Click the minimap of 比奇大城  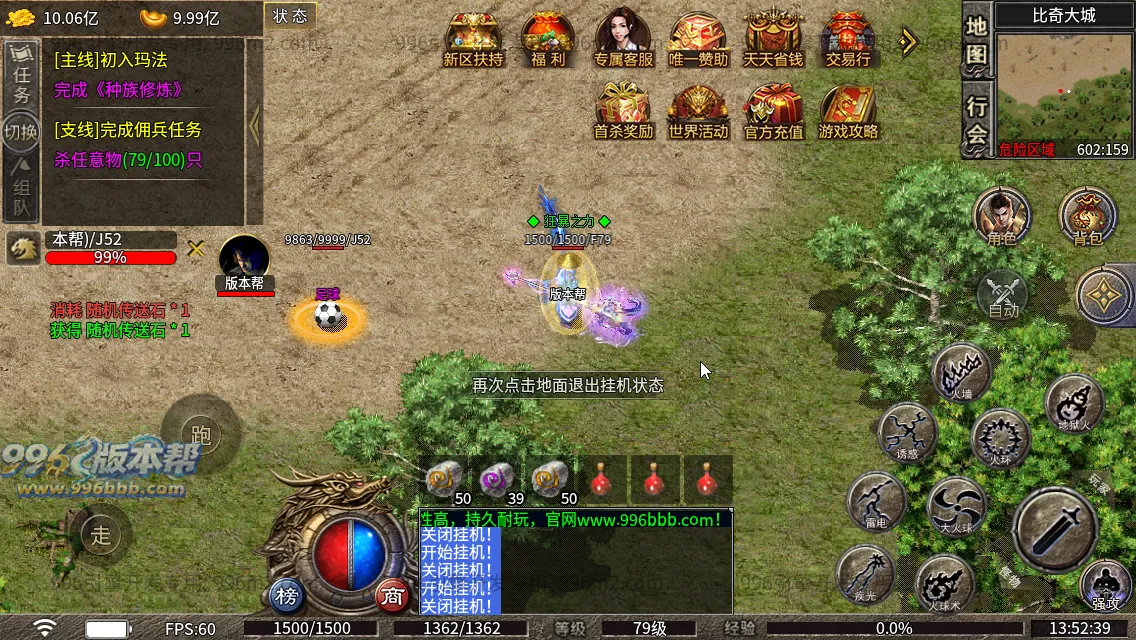pos(1064,88)
